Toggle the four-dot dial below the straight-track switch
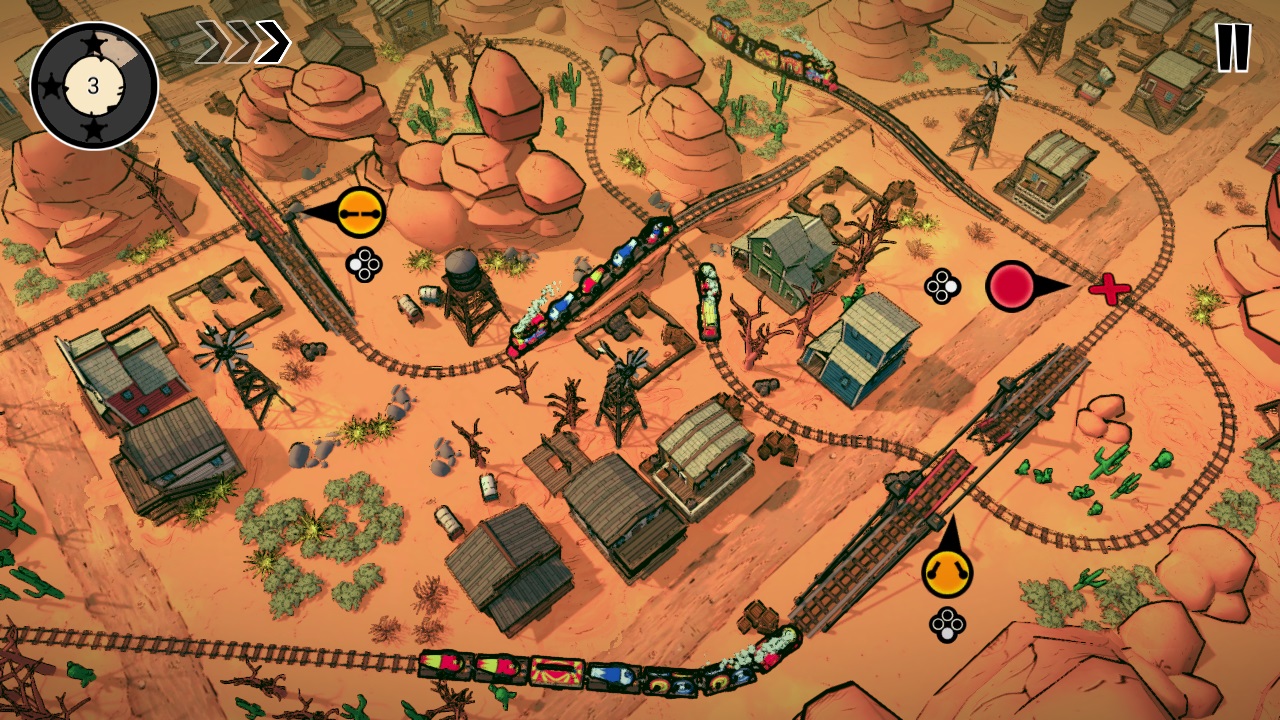Image resolution: width=1280 pixels, height=720 pixels. pos(361,263)
